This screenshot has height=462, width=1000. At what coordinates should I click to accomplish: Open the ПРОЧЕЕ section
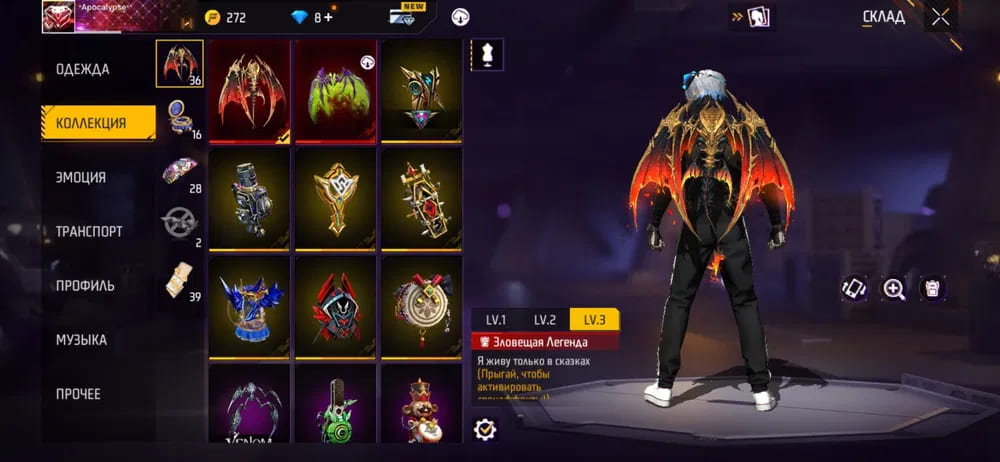[78, 394]
